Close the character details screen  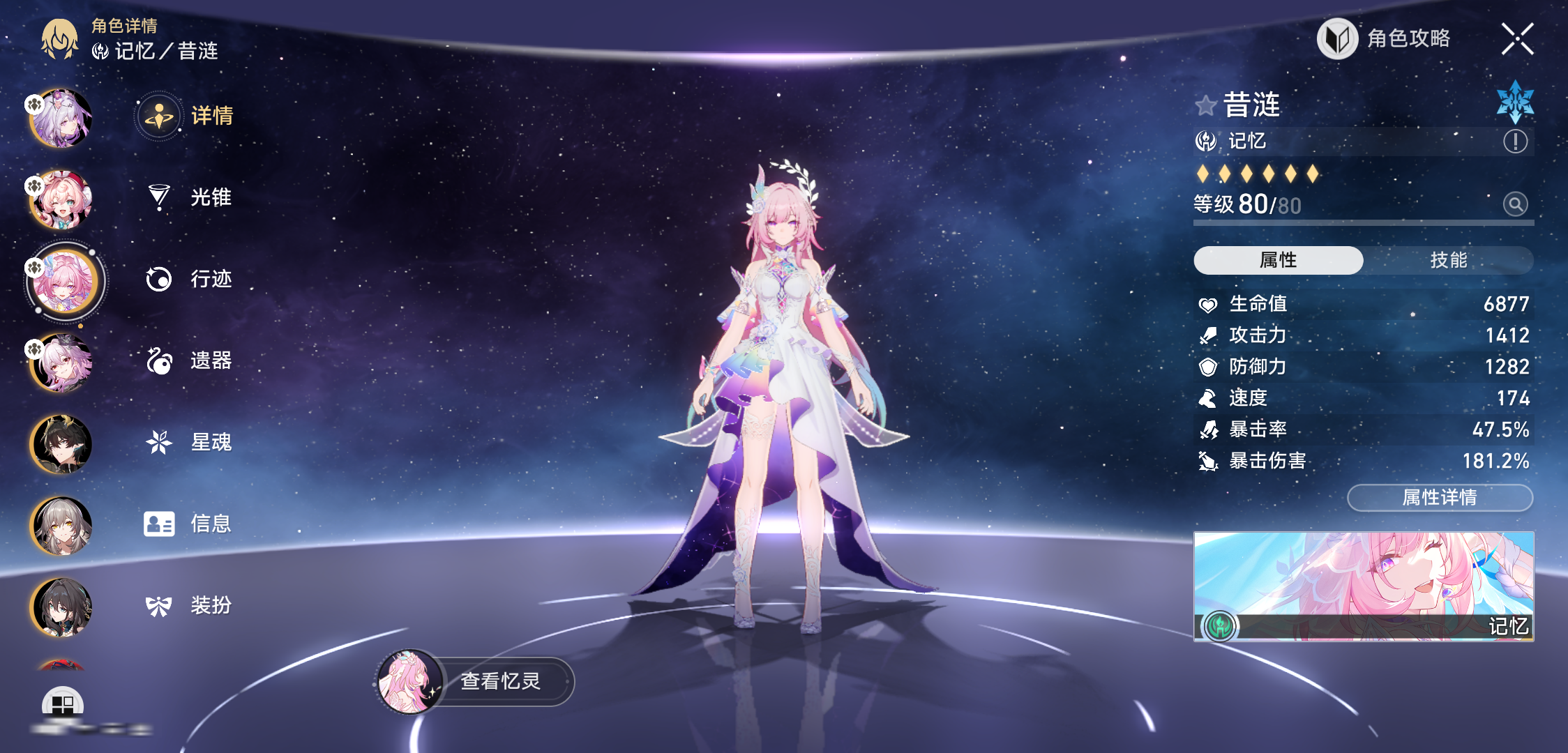click(1517, 38)
